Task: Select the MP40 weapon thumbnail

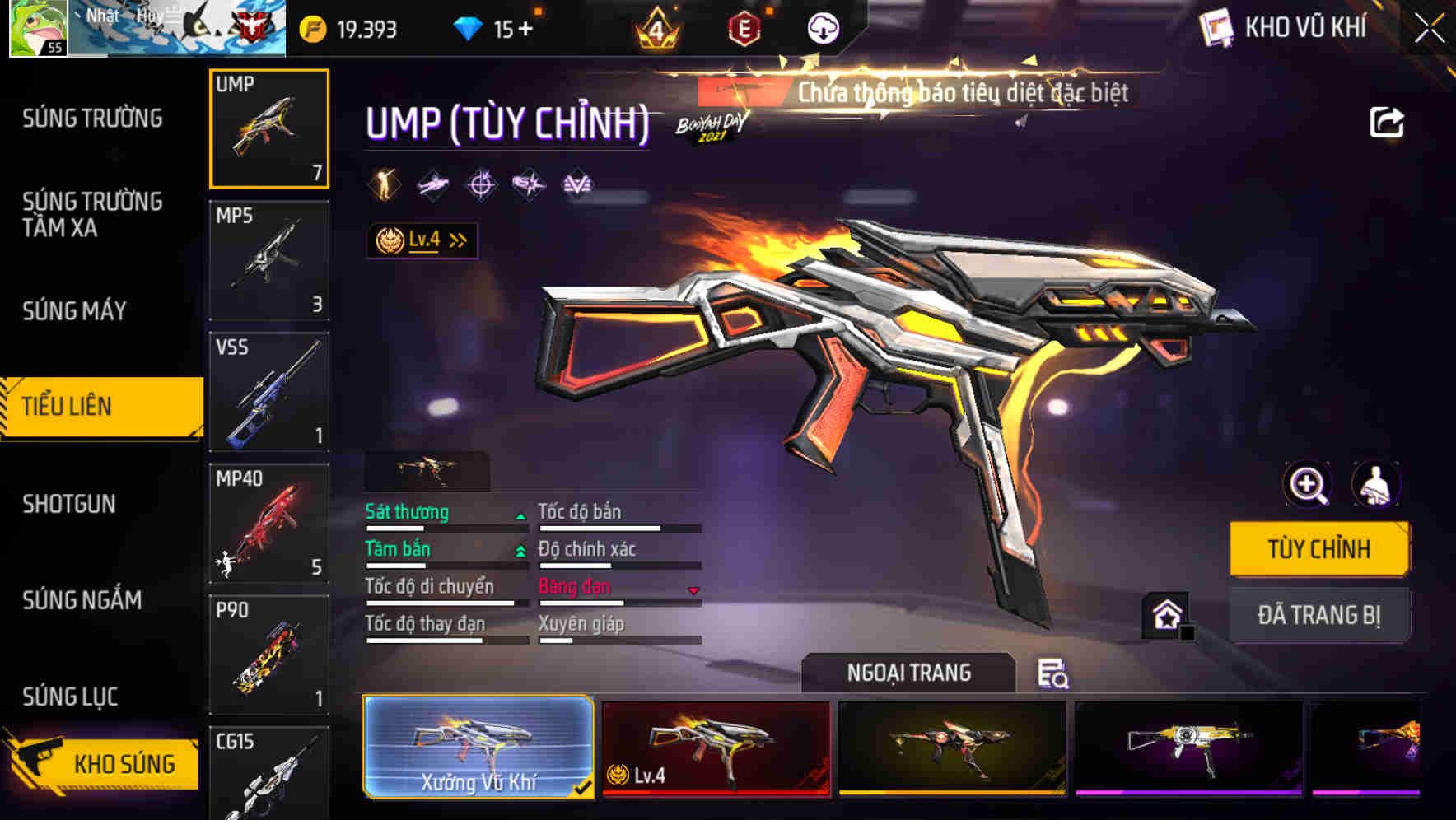Action: (269, 520)
